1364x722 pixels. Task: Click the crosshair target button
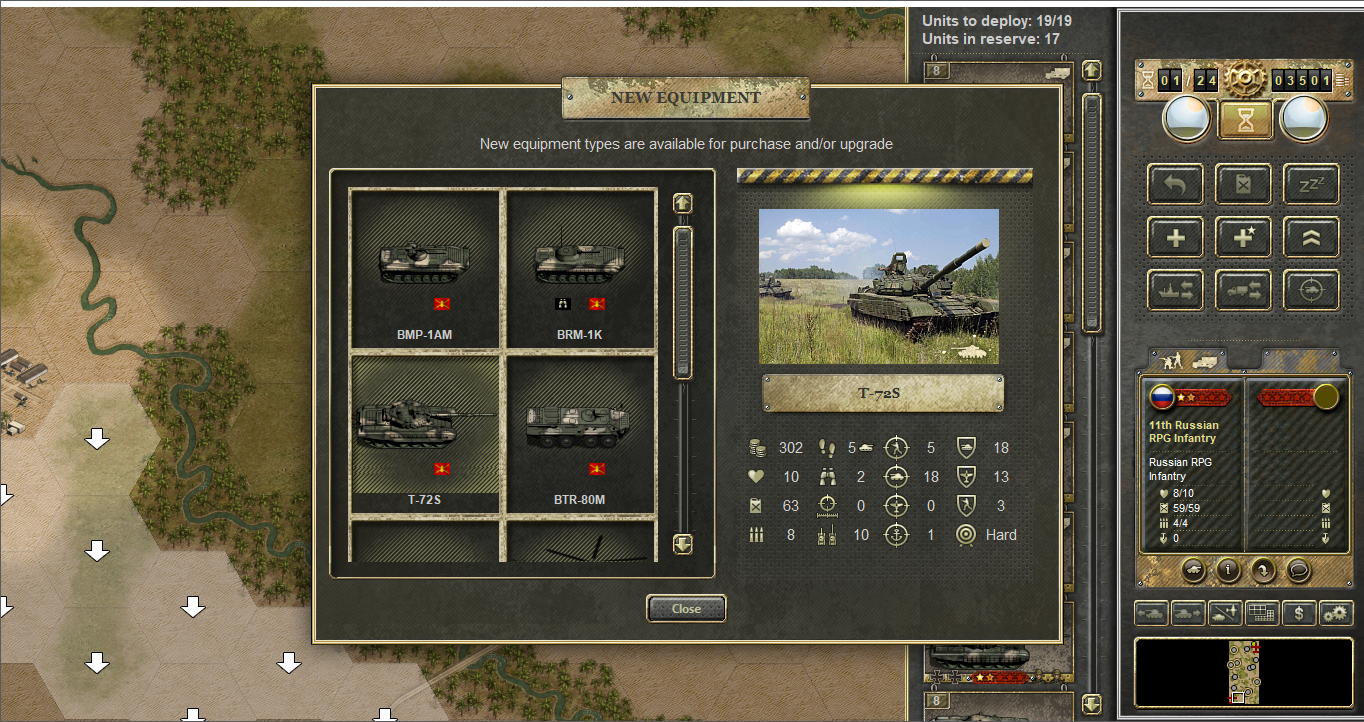[x=1311, y=290]
